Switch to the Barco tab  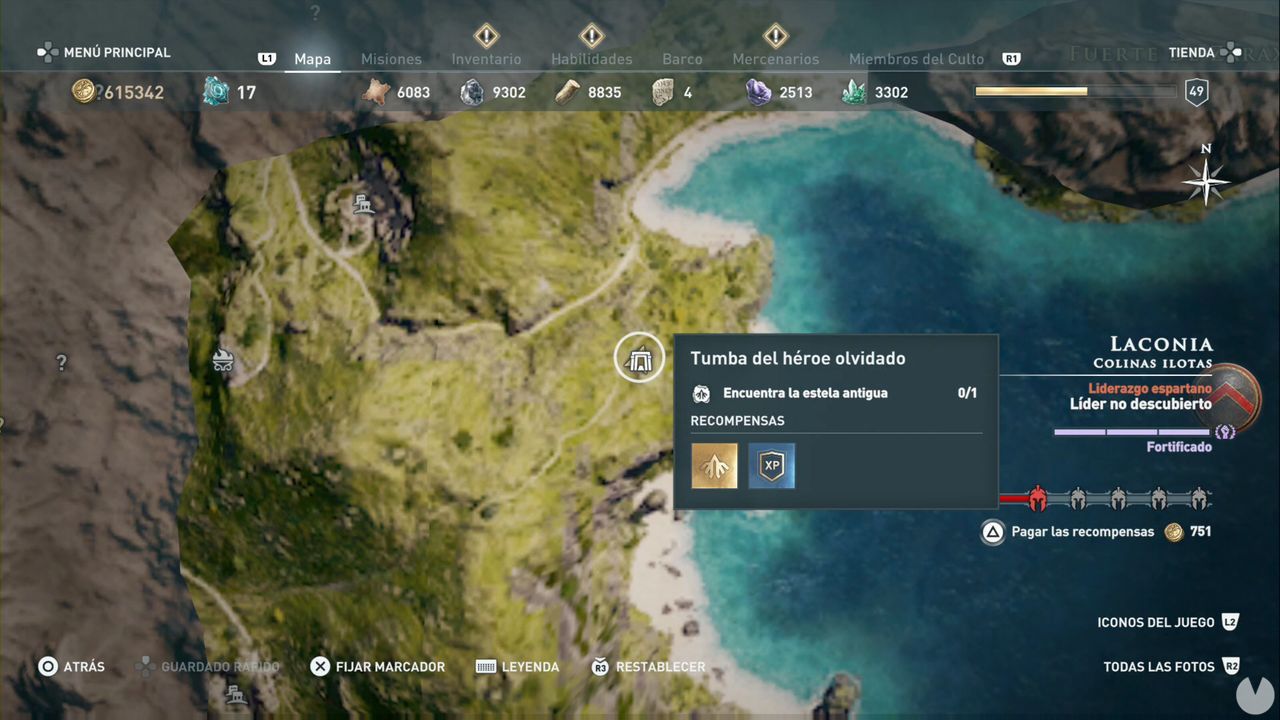(682, 59)
